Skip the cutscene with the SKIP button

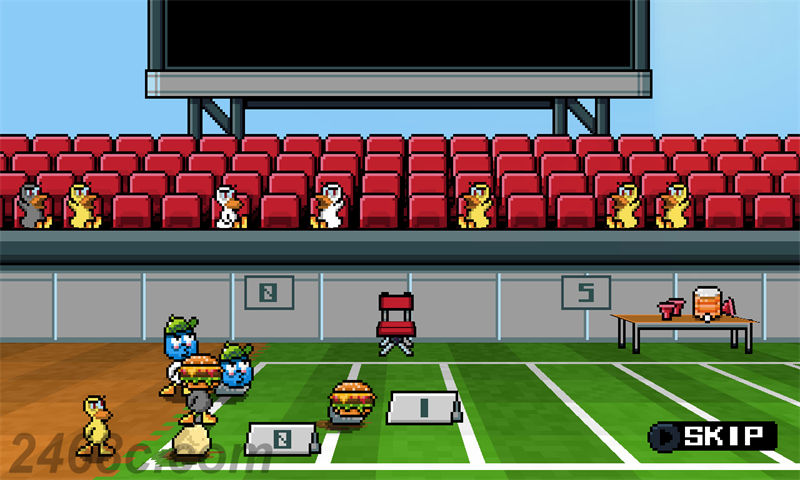[x=713, y=436]
